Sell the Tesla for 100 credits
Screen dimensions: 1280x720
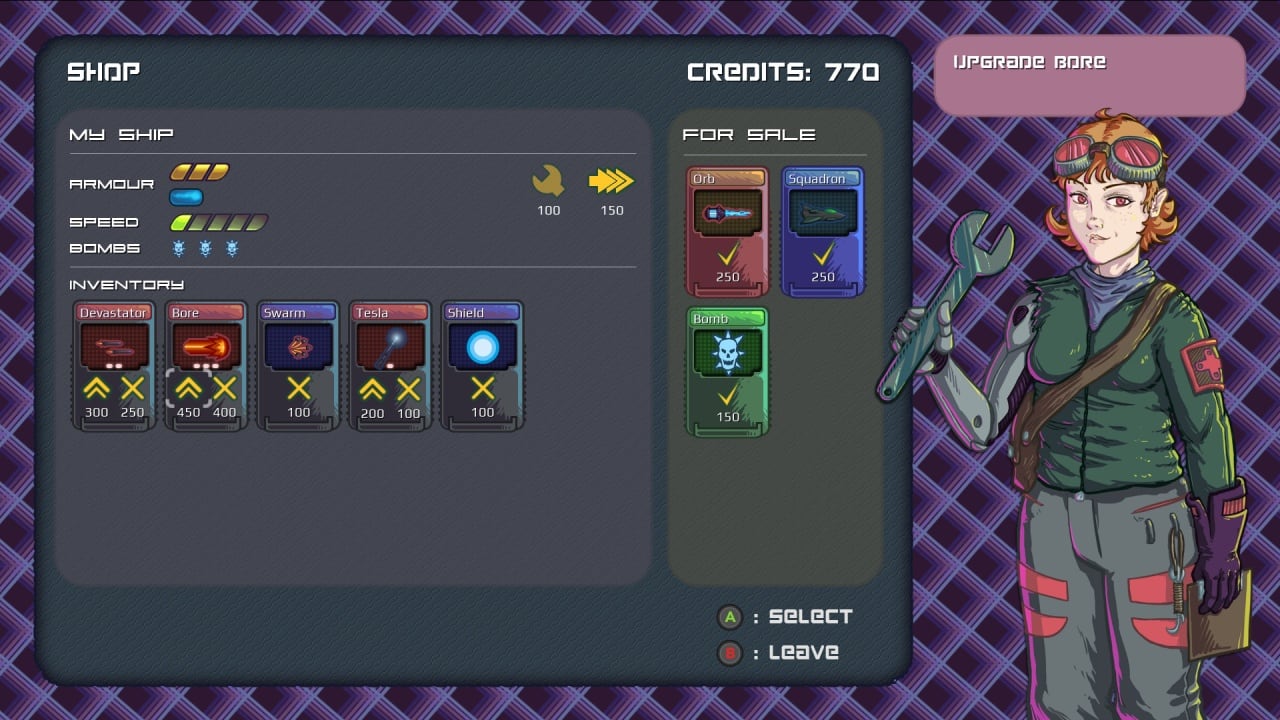[408, 389]
